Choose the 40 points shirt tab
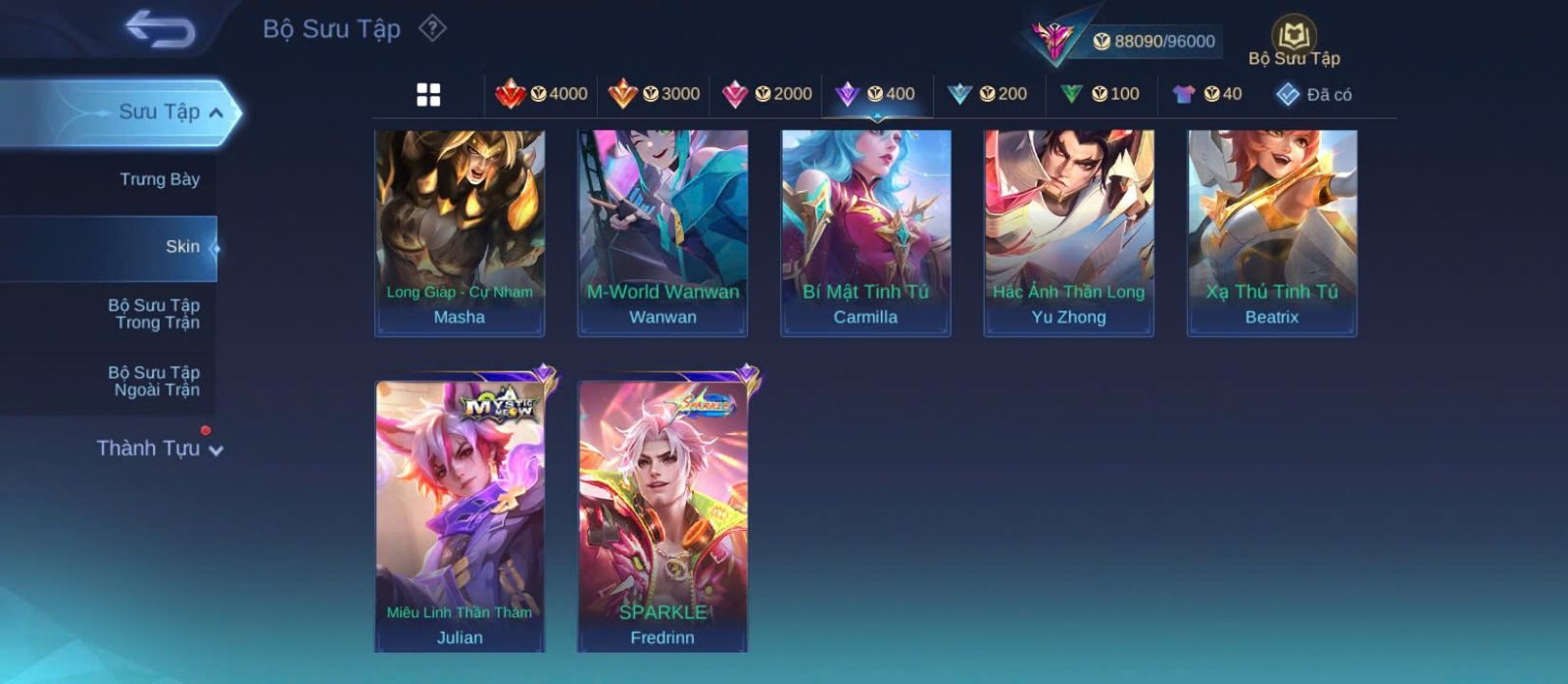 point(1206,94)
